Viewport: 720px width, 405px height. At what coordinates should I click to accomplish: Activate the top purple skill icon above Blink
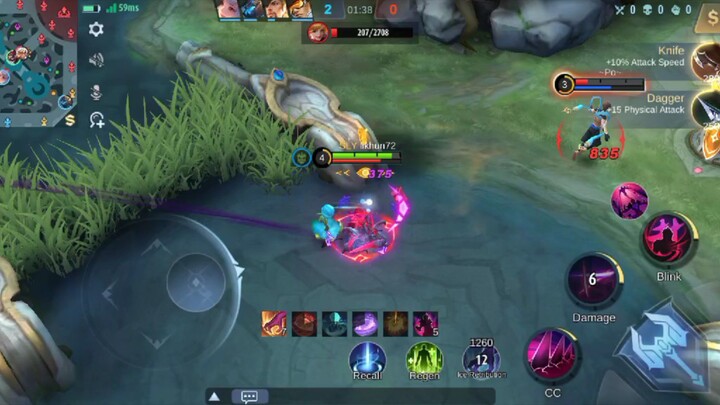point(630,201)
